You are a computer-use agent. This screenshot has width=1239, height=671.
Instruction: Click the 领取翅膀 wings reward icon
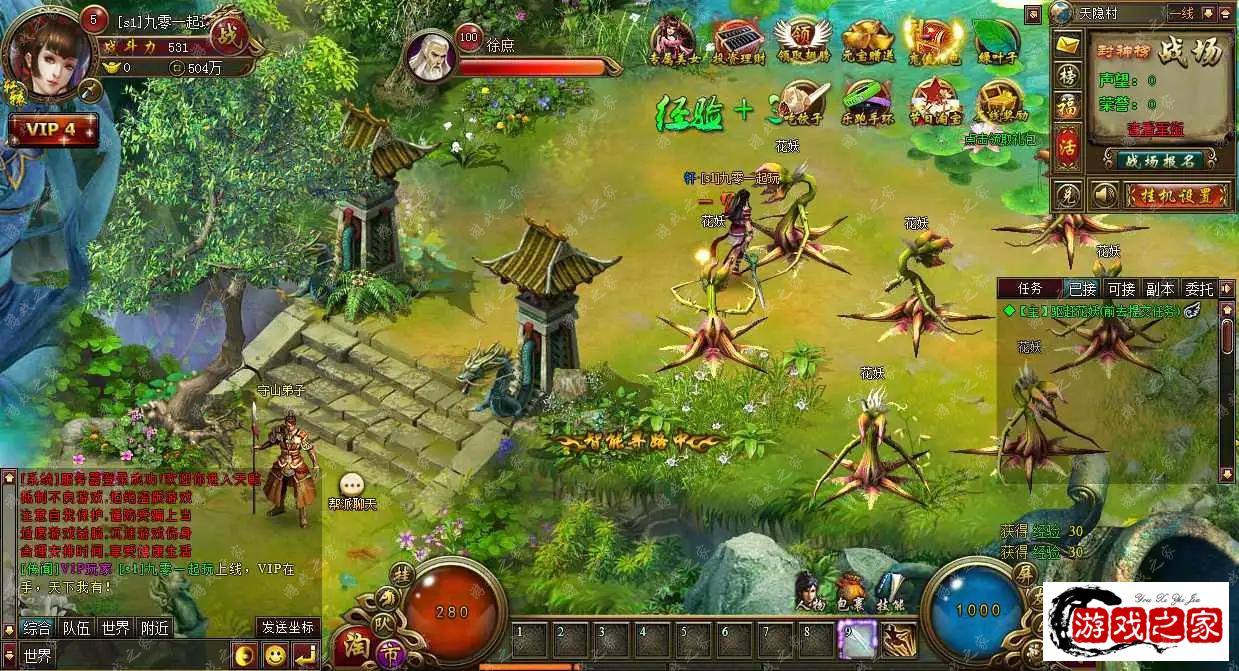(803, 41)
